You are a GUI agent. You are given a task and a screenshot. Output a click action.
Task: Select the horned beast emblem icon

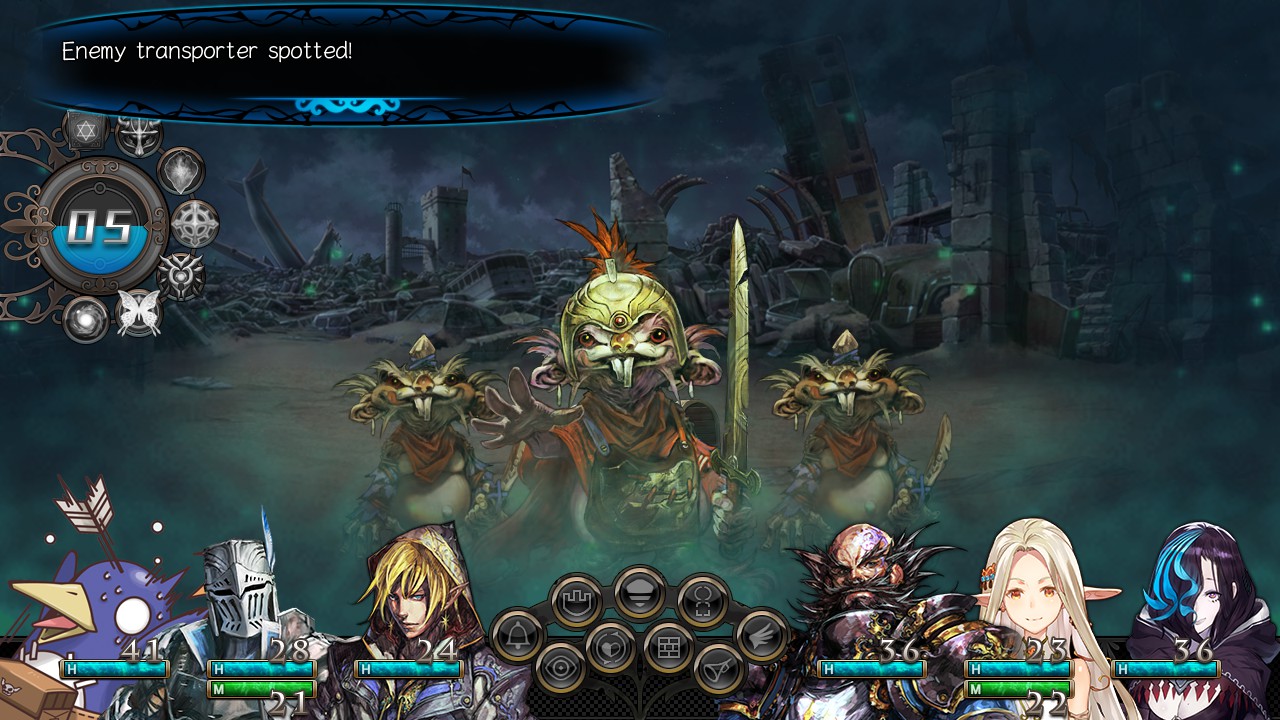coord(139,135)
